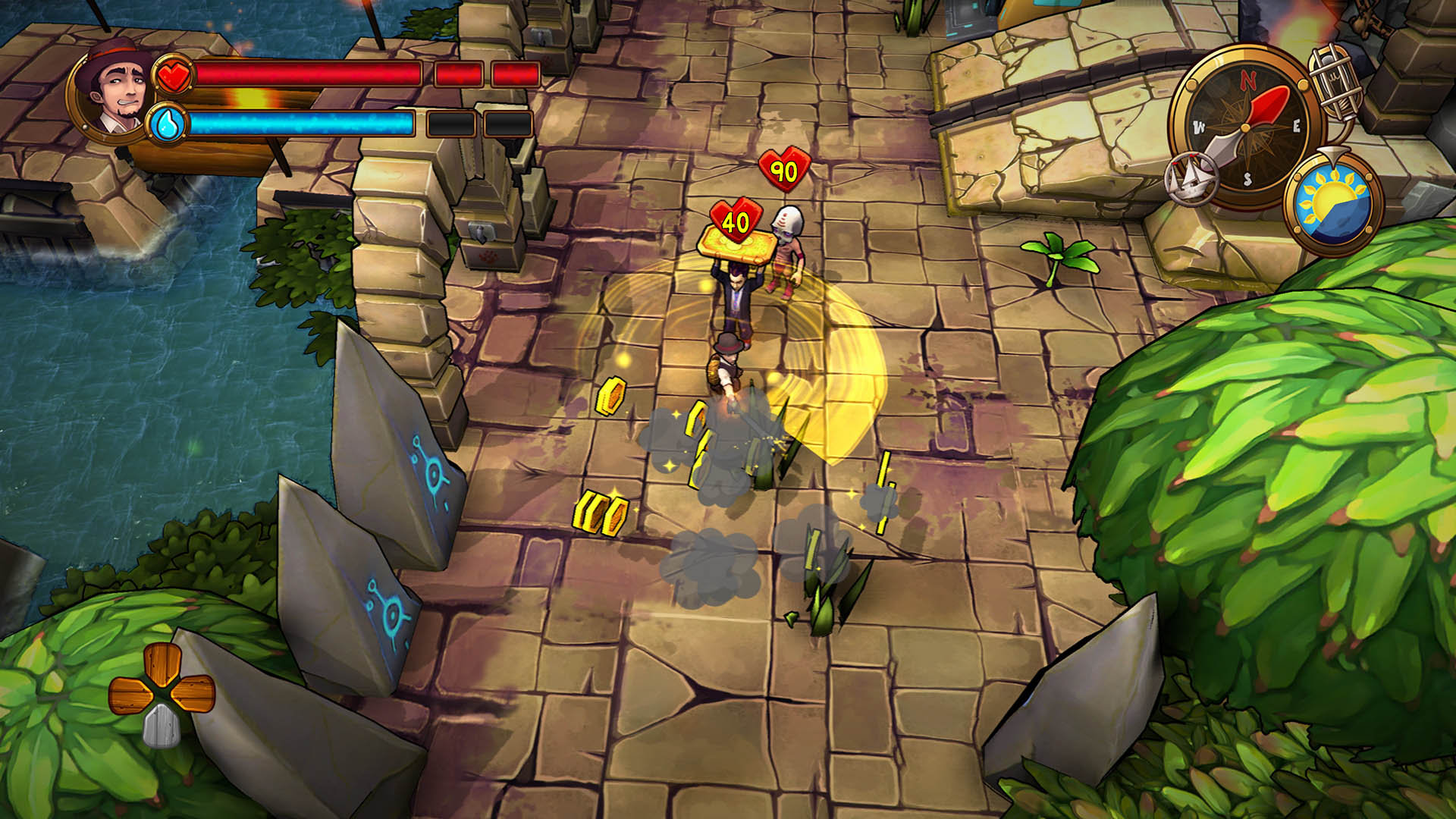Viewport: 1456px width, 819px height.
Task: Click the sun day-night cycle dial
Action: [x=1333, y=202]
